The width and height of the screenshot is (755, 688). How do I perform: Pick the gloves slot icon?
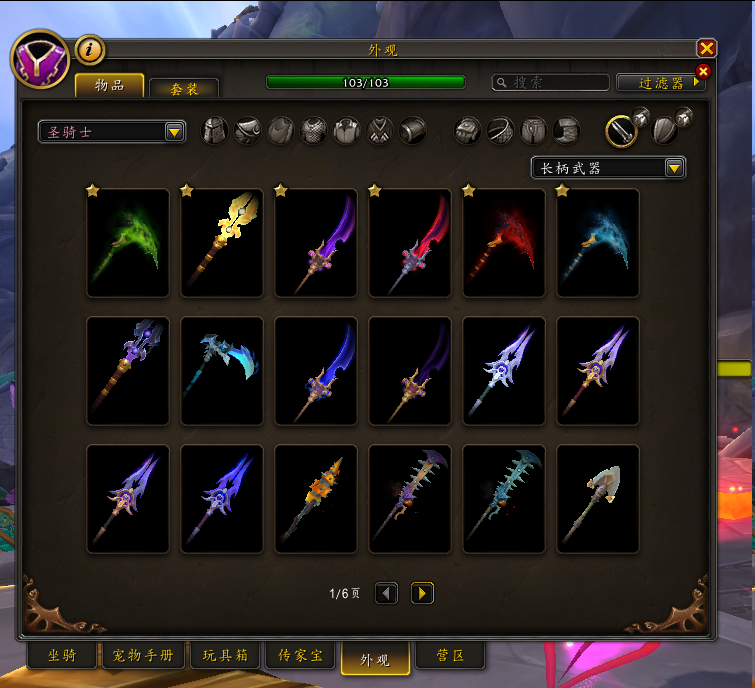pyautogui.click(x=467, y=131)
